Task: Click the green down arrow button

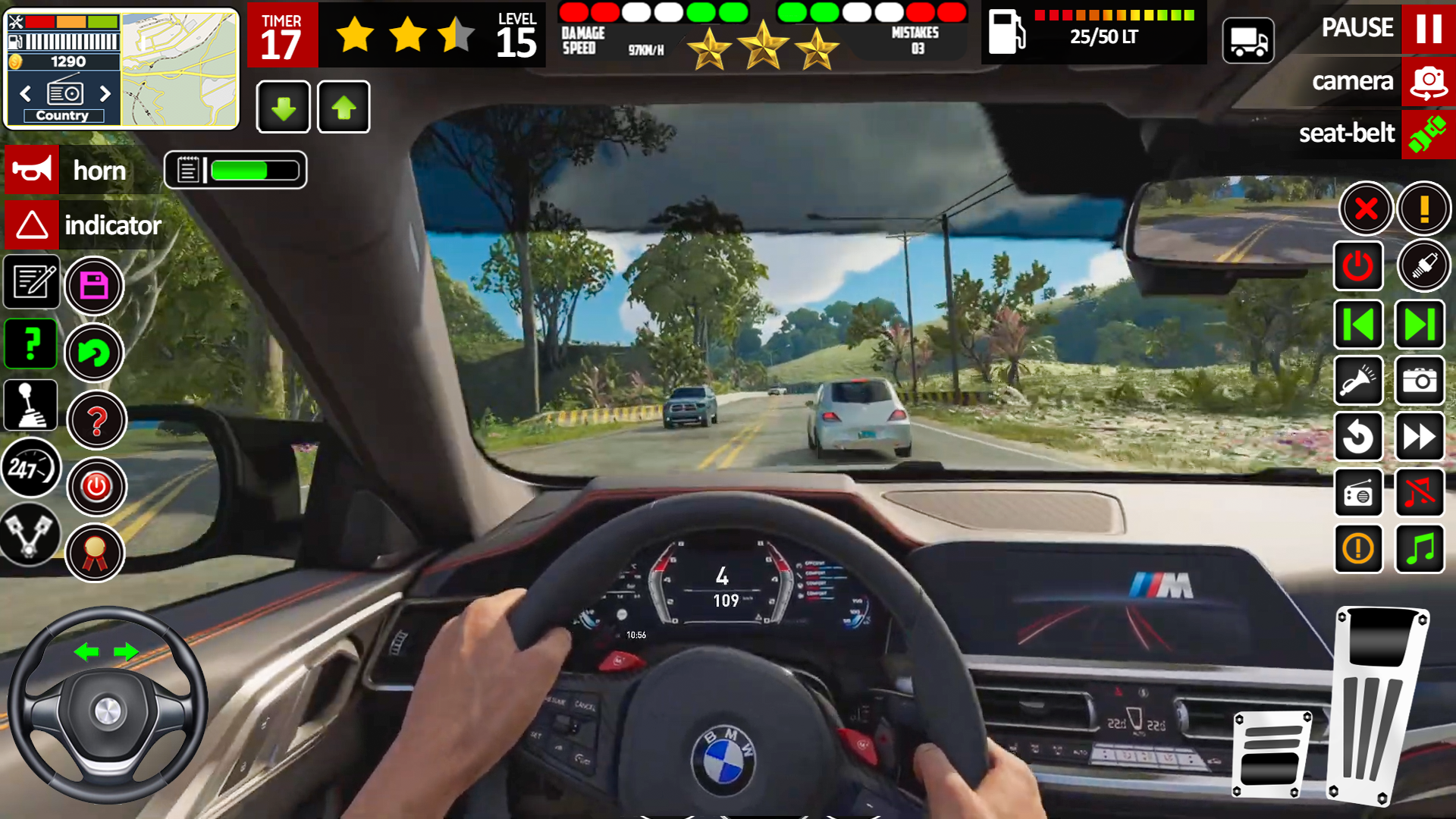Action: click(283, 108)
